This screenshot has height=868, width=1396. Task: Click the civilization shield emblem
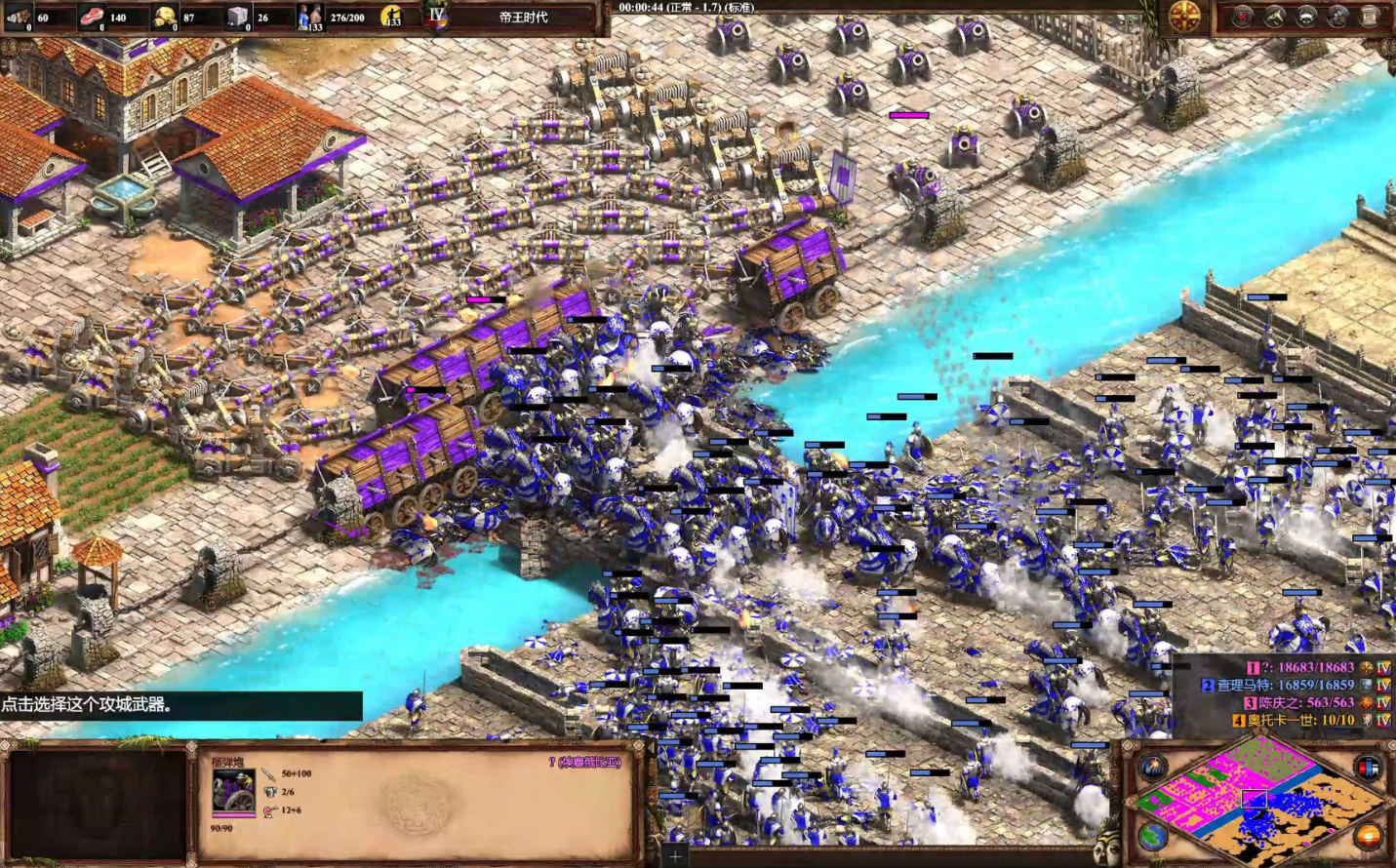(x=1184, y=18)
